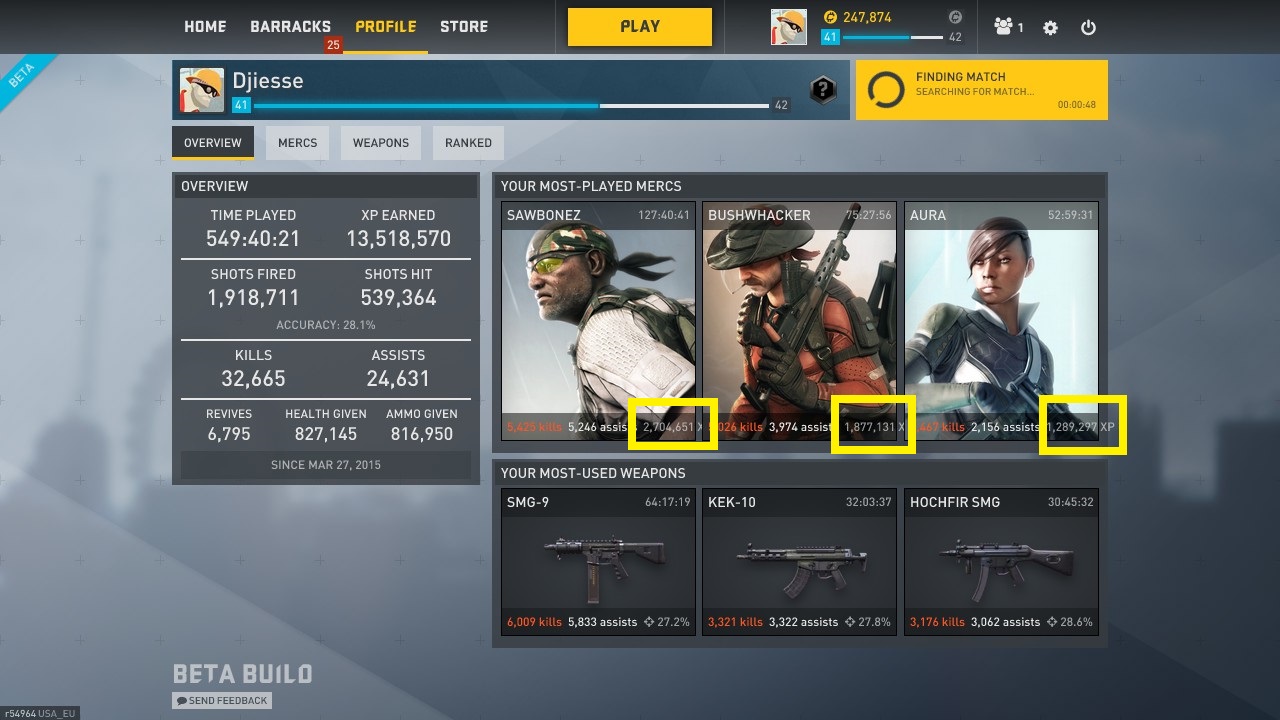The width and height of the screenshot is (1280, 720).
Task: Click the Send Feedback button
Action: (222, 701)
